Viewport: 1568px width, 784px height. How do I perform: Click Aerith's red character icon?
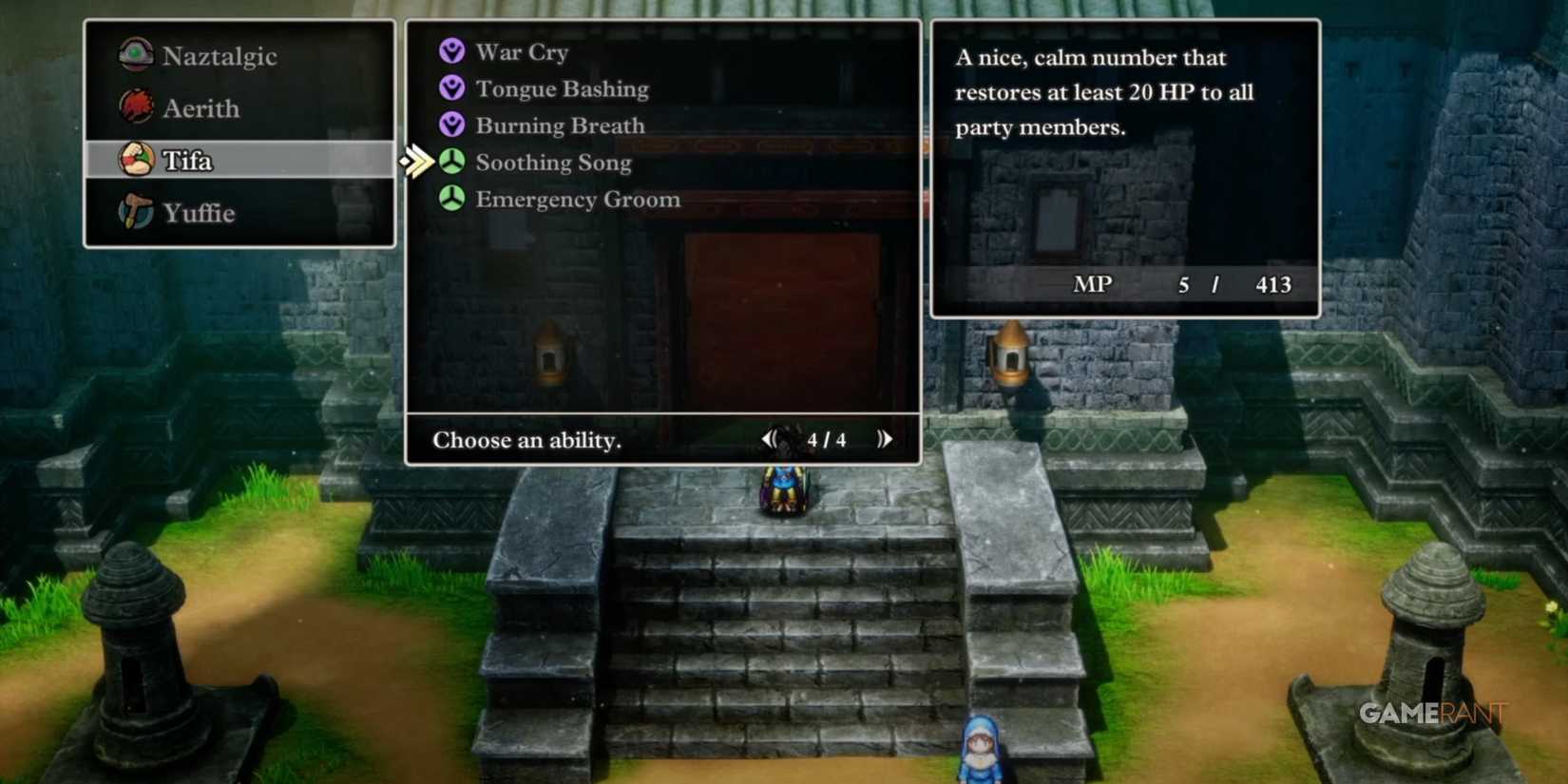click(136, 107)
